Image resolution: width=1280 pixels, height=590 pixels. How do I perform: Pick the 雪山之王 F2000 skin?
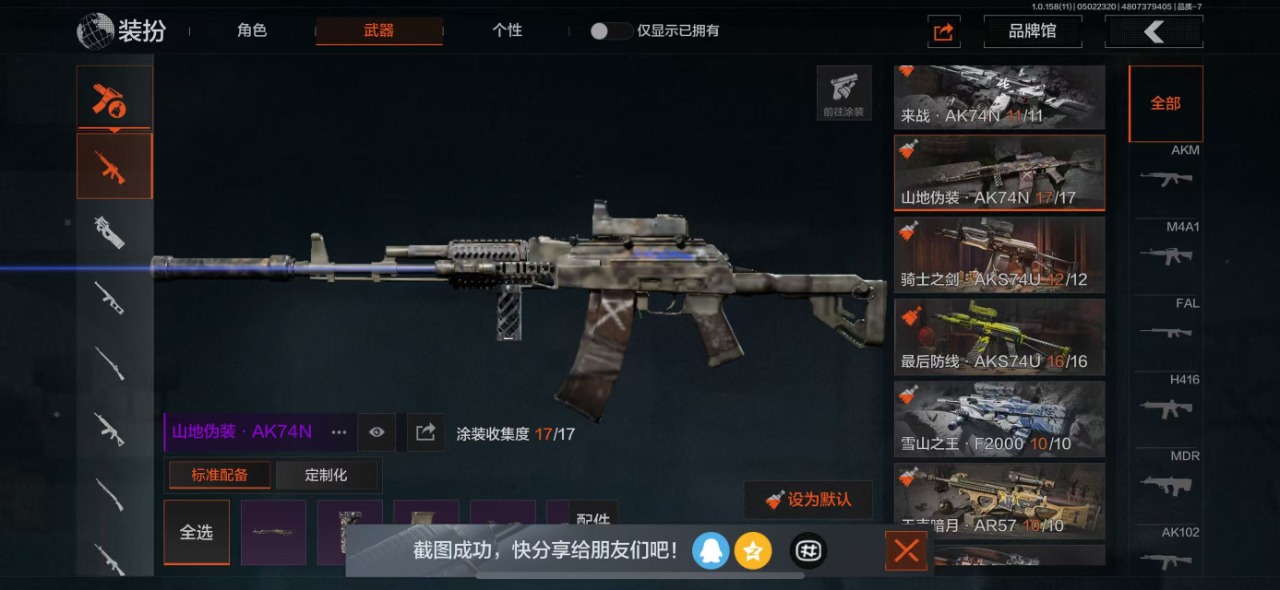(999, 419)
